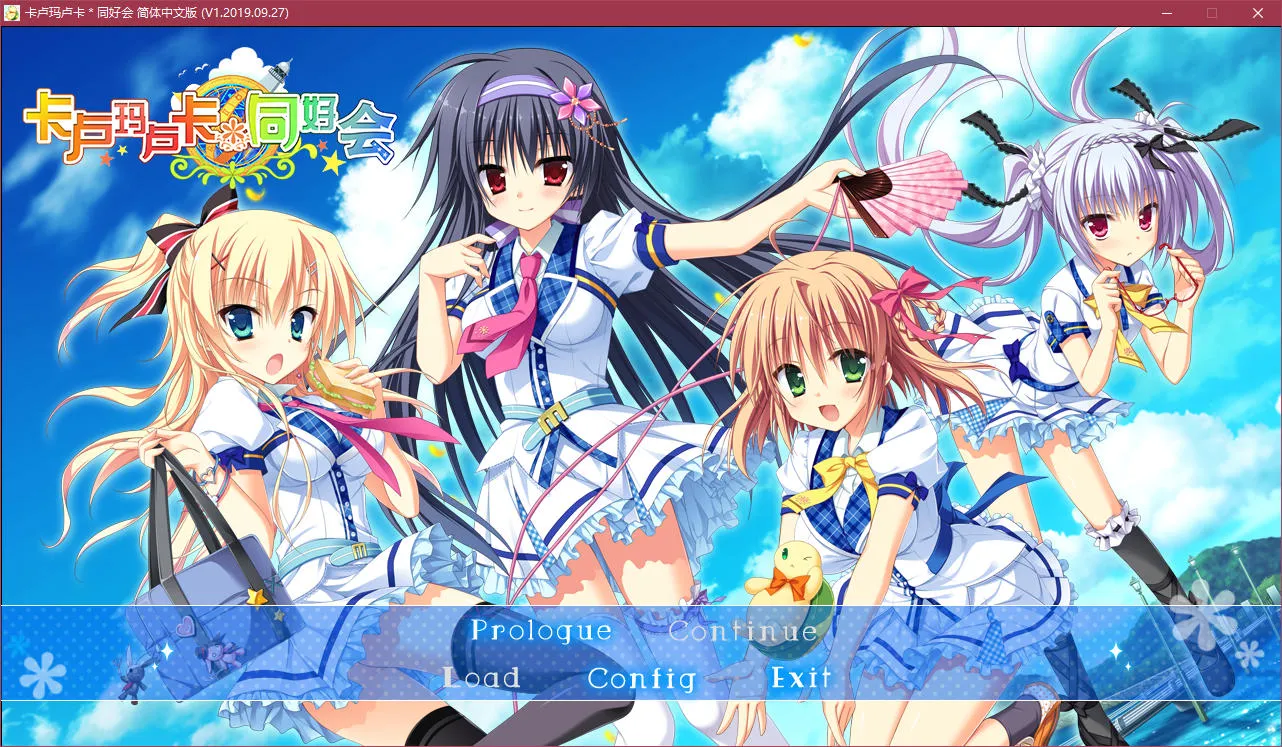Choose the Continue menu option
Image resolution: width=1282 pixels, height=747 pixels.
pos(743,631)
